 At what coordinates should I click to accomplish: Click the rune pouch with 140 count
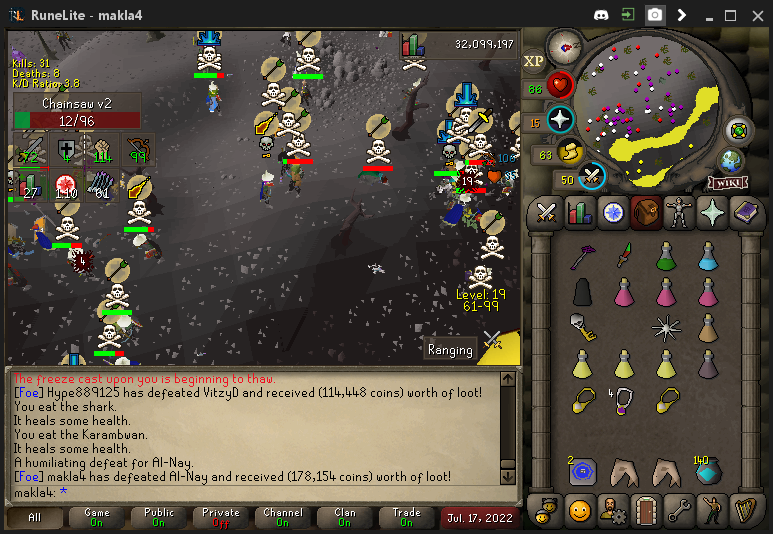point(708,470)
